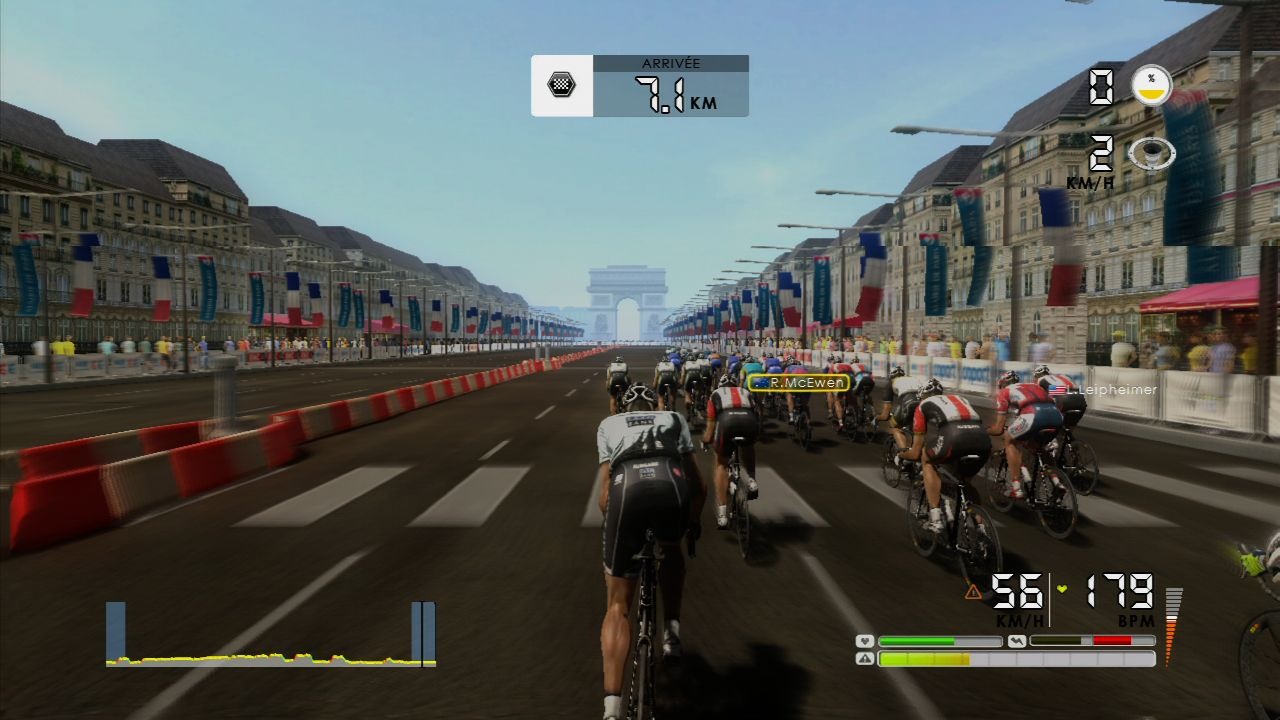This screenshot has width=1280, height=720.
Task: Click the heart icon beside green bar
Action: click(866, 641)
